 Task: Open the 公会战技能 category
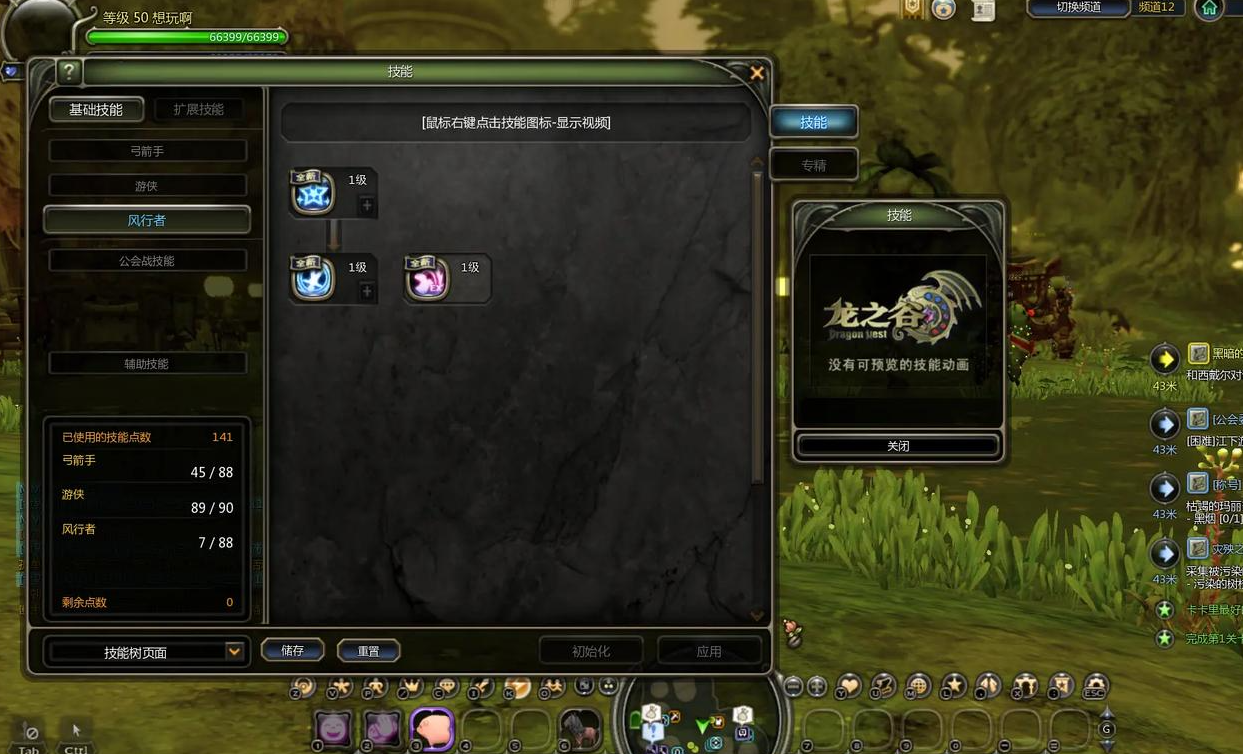[147, 261]
